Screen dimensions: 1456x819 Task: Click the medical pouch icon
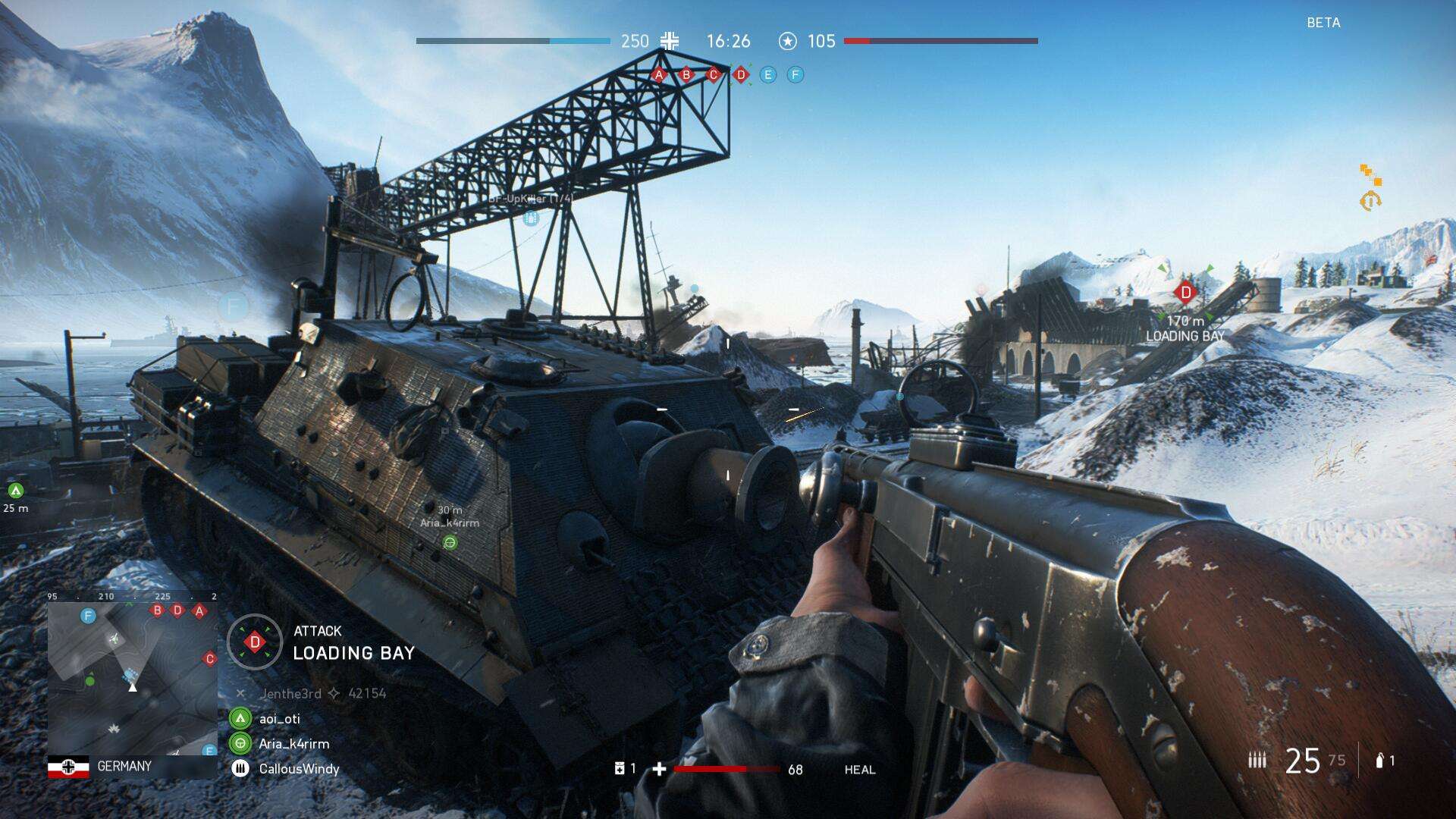pyautogui.click(x=620, y=769)
